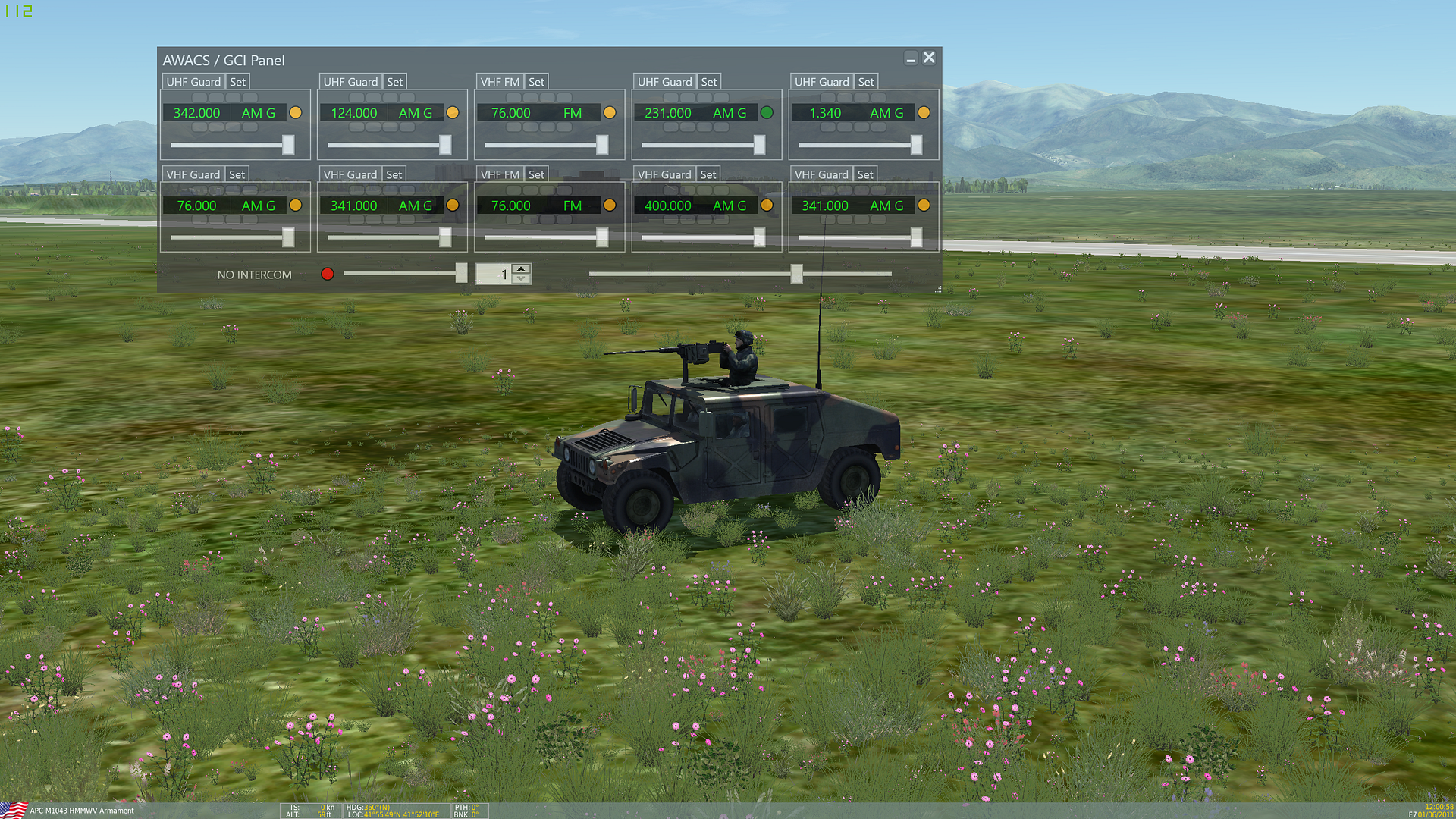The image size is (1456, 819).
Task: Select the UHF Guard tab on the 124.000 radio
Action: (x=350, y=81)
